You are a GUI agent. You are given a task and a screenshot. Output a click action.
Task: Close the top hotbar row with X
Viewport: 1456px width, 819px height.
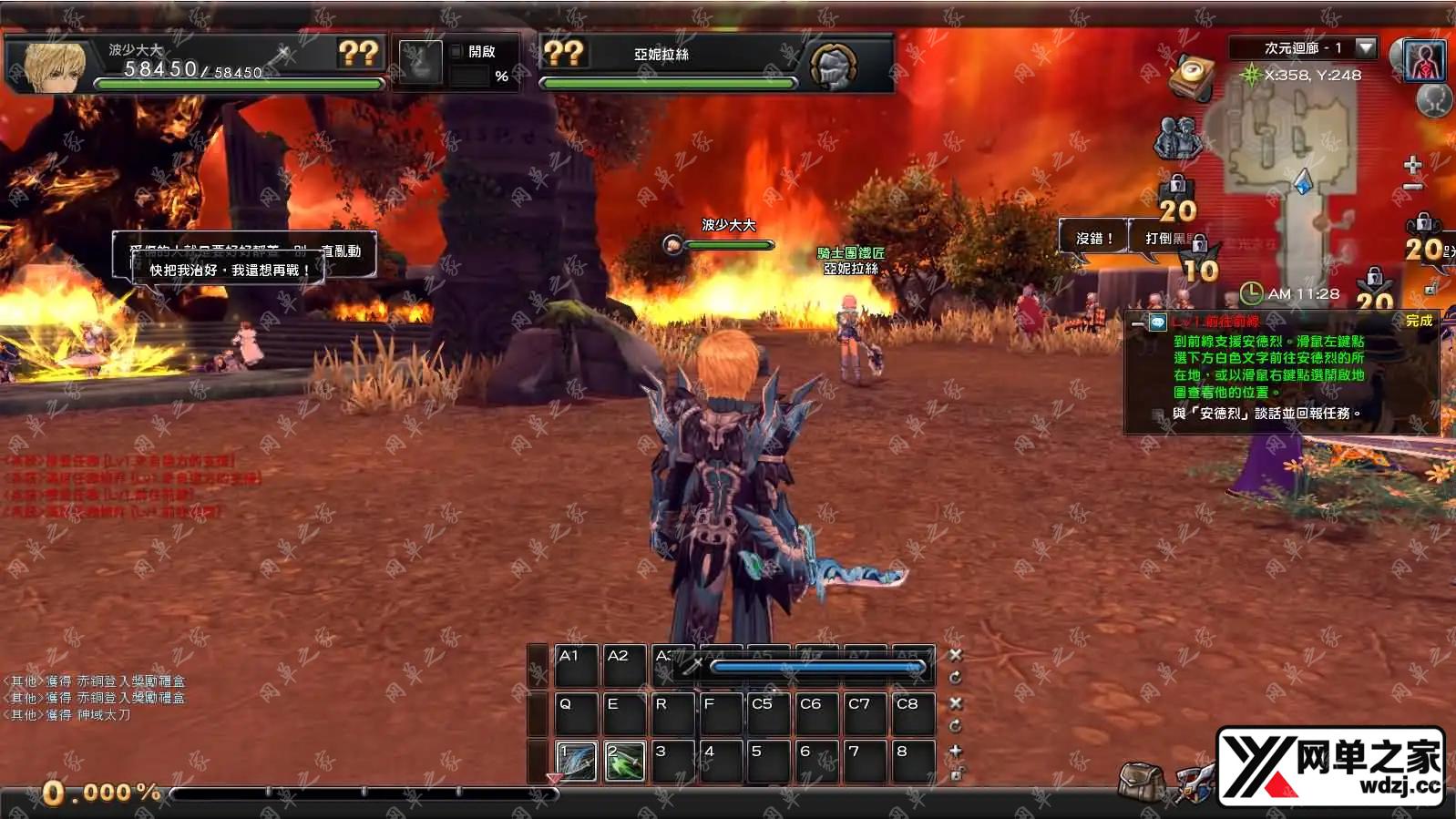pos(955,655)
